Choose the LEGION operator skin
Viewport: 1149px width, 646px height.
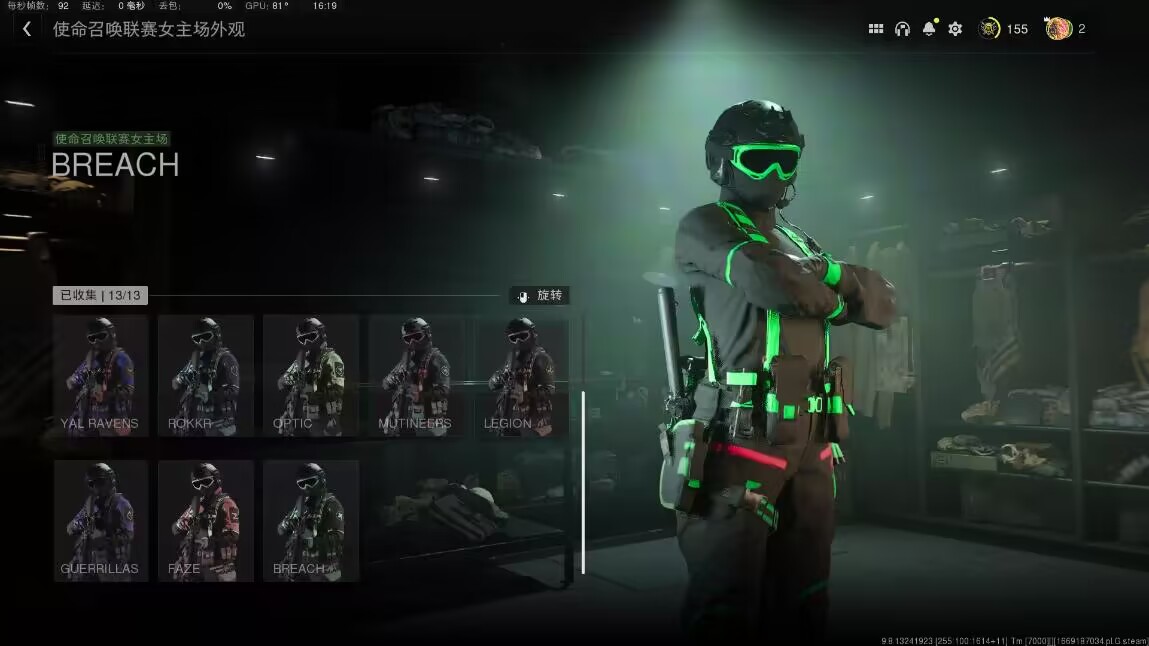tap(520, 376)
